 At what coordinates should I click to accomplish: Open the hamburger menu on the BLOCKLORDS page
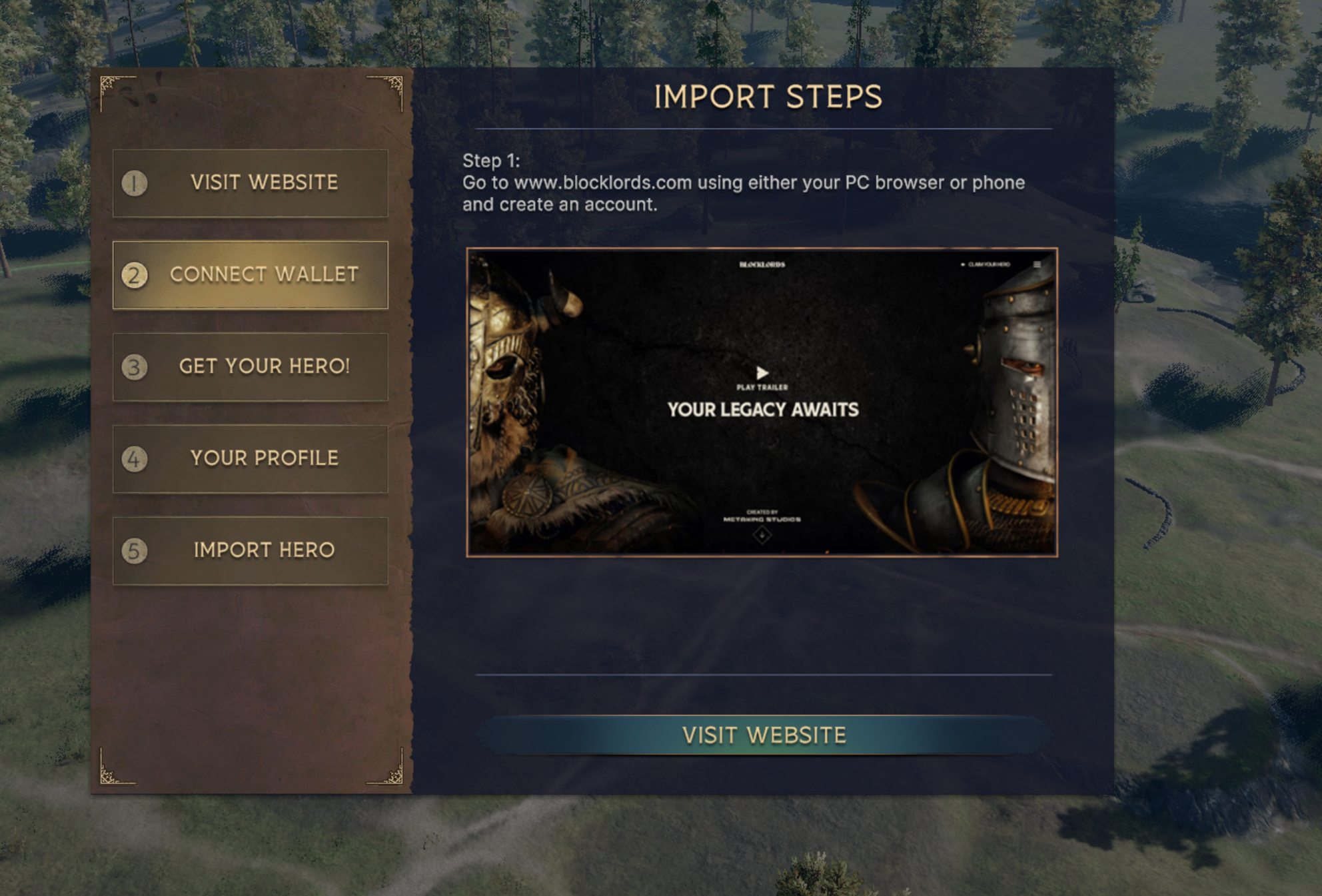tap(1037, 264)
